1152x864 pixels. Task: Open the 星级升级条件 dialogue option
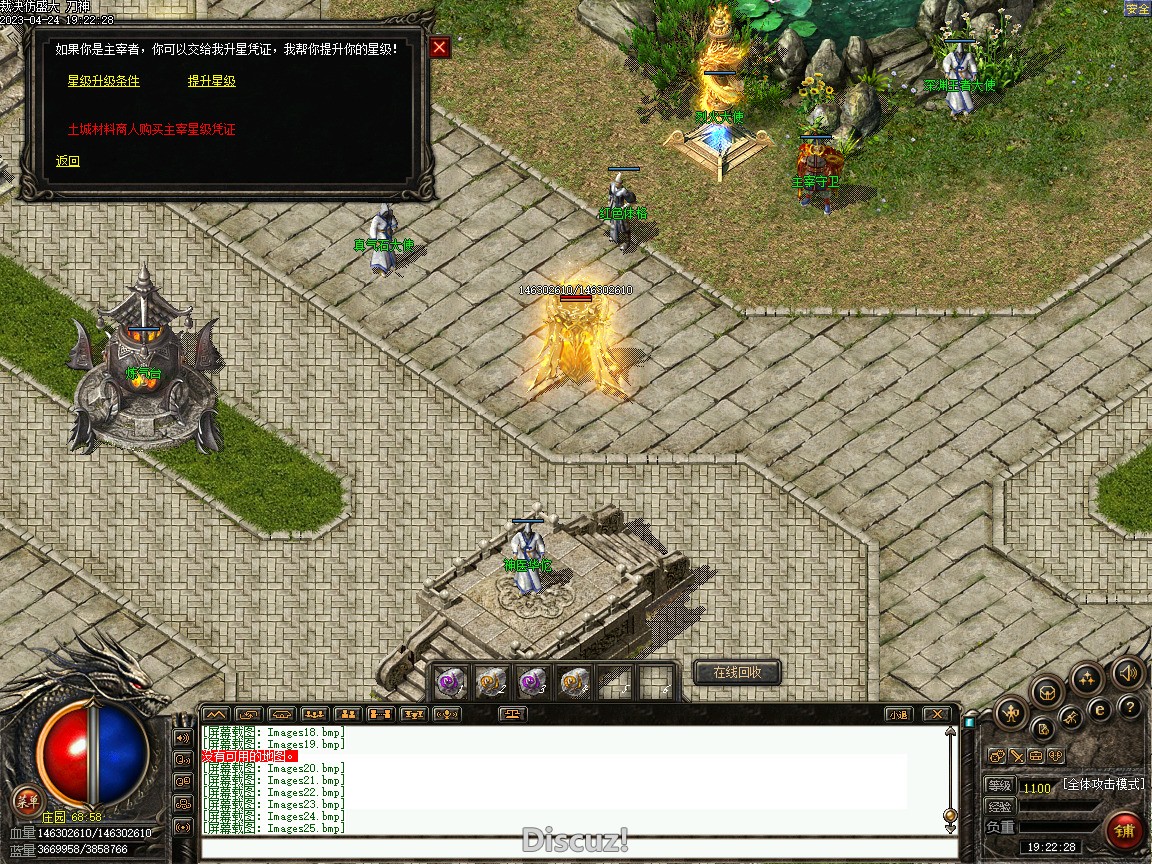point(103,81)
